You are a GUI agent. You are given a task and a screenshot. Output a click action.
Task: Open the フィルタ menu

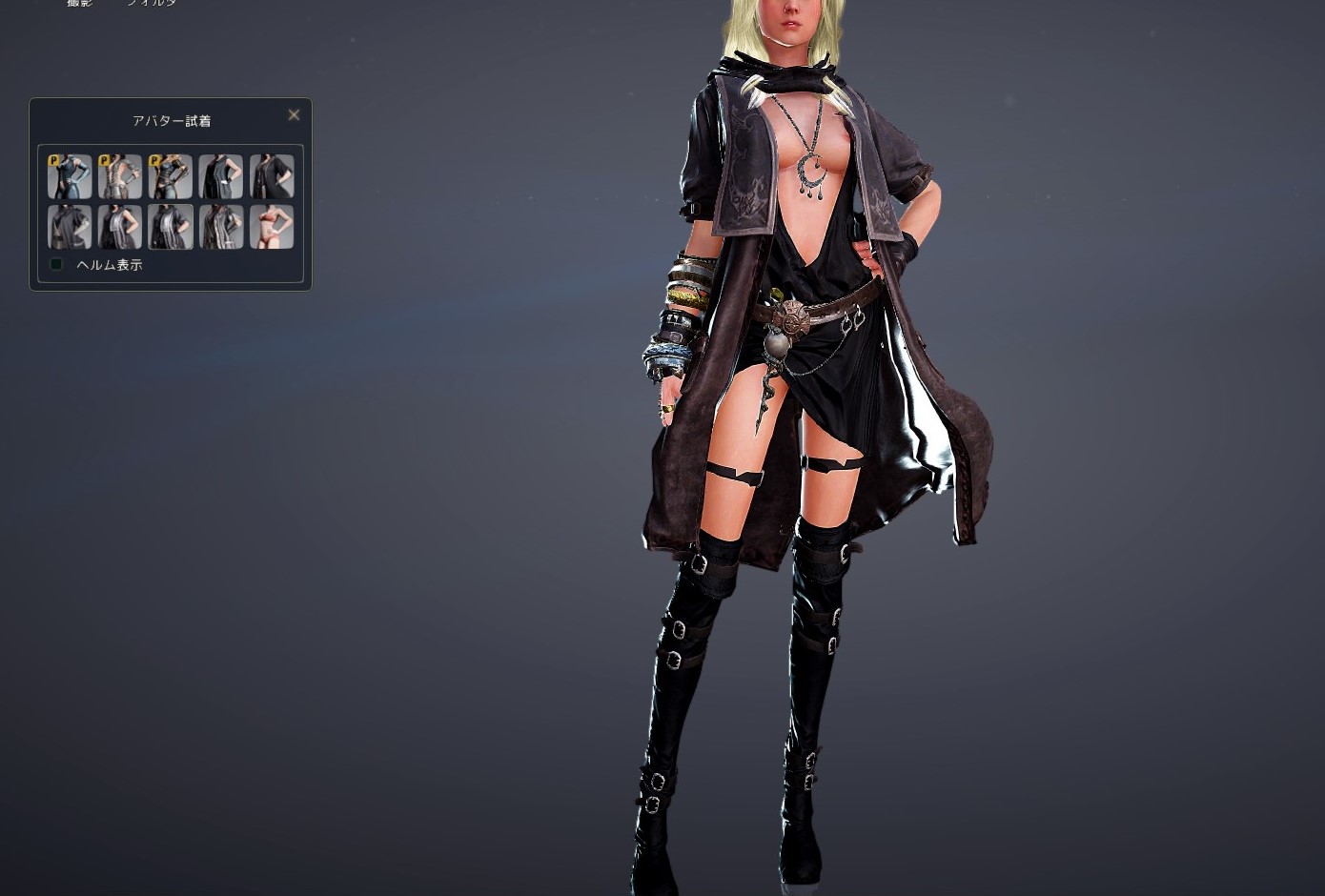pos(151,5)
